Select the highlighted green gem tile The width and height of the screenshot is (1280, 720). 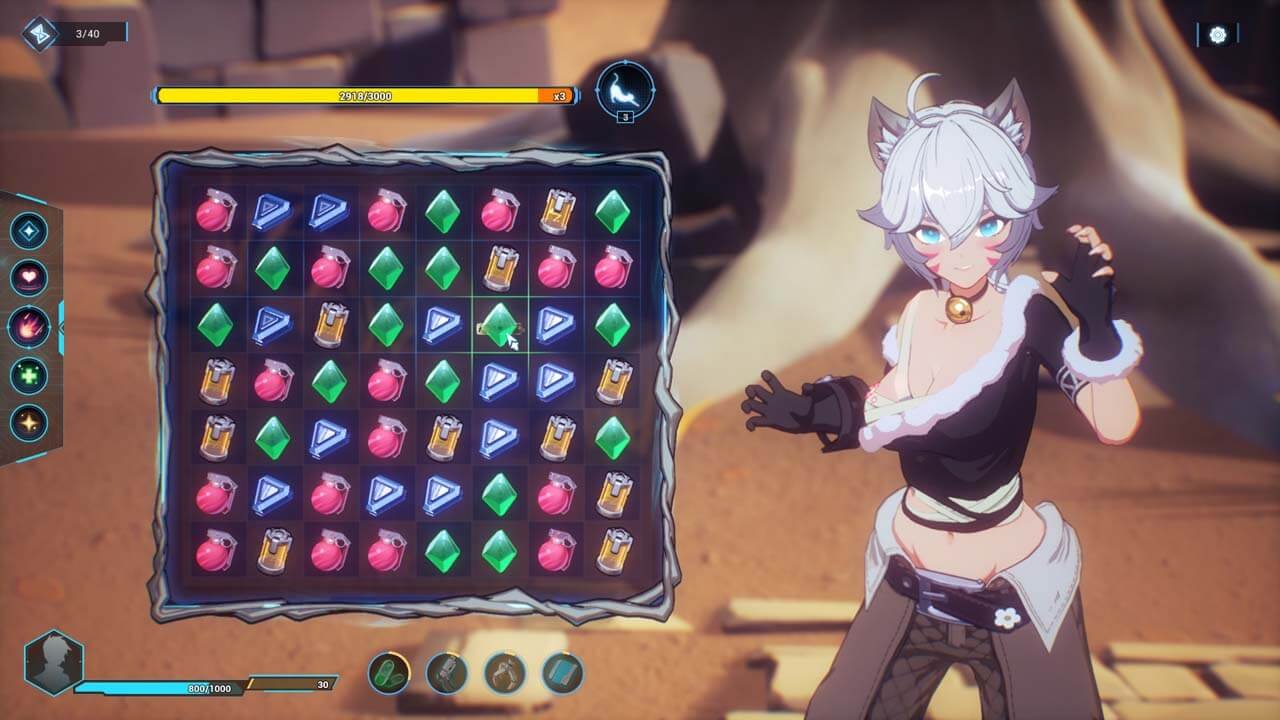point(498,324)
